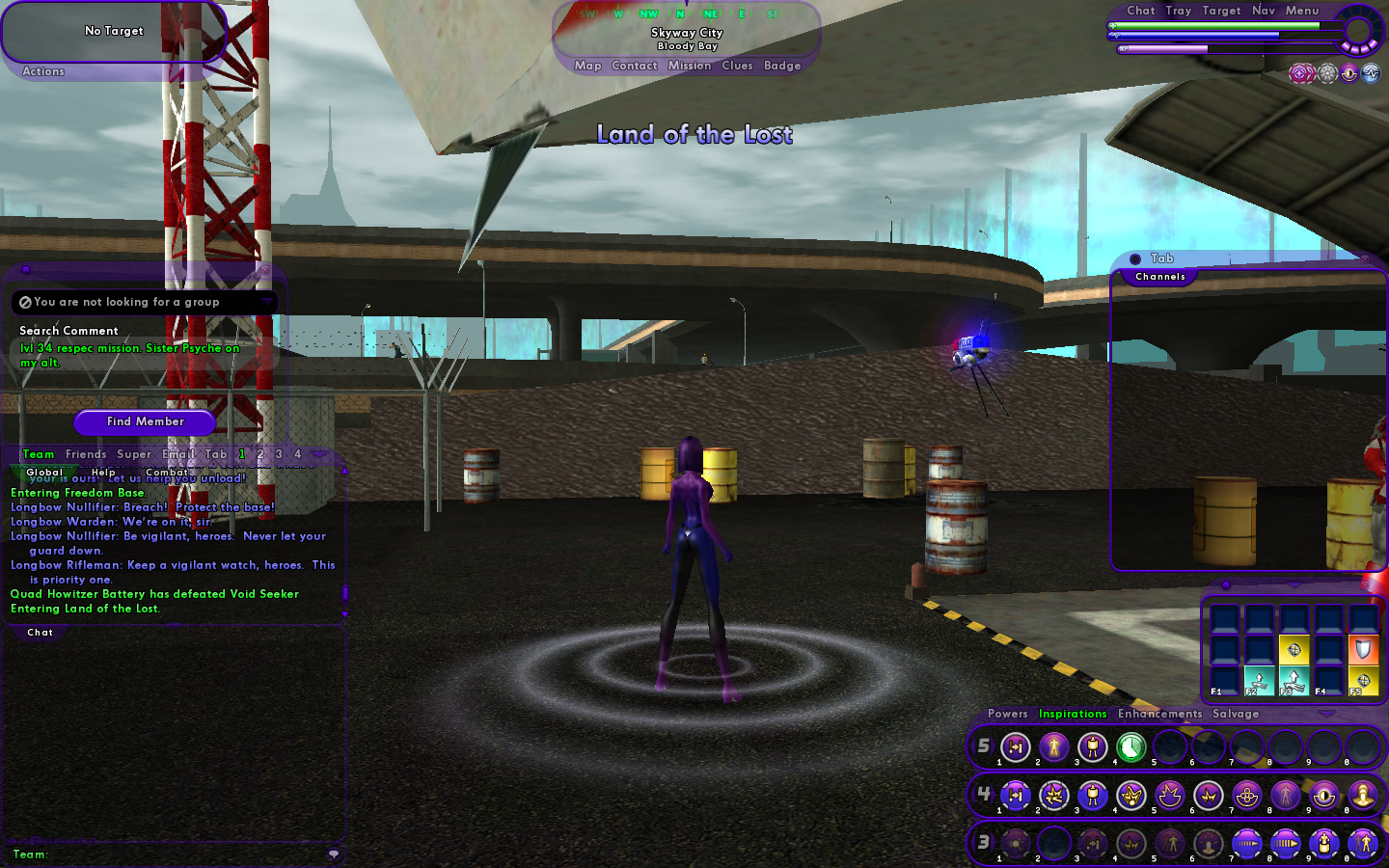Open the Channels button in Tab window

1159,277
